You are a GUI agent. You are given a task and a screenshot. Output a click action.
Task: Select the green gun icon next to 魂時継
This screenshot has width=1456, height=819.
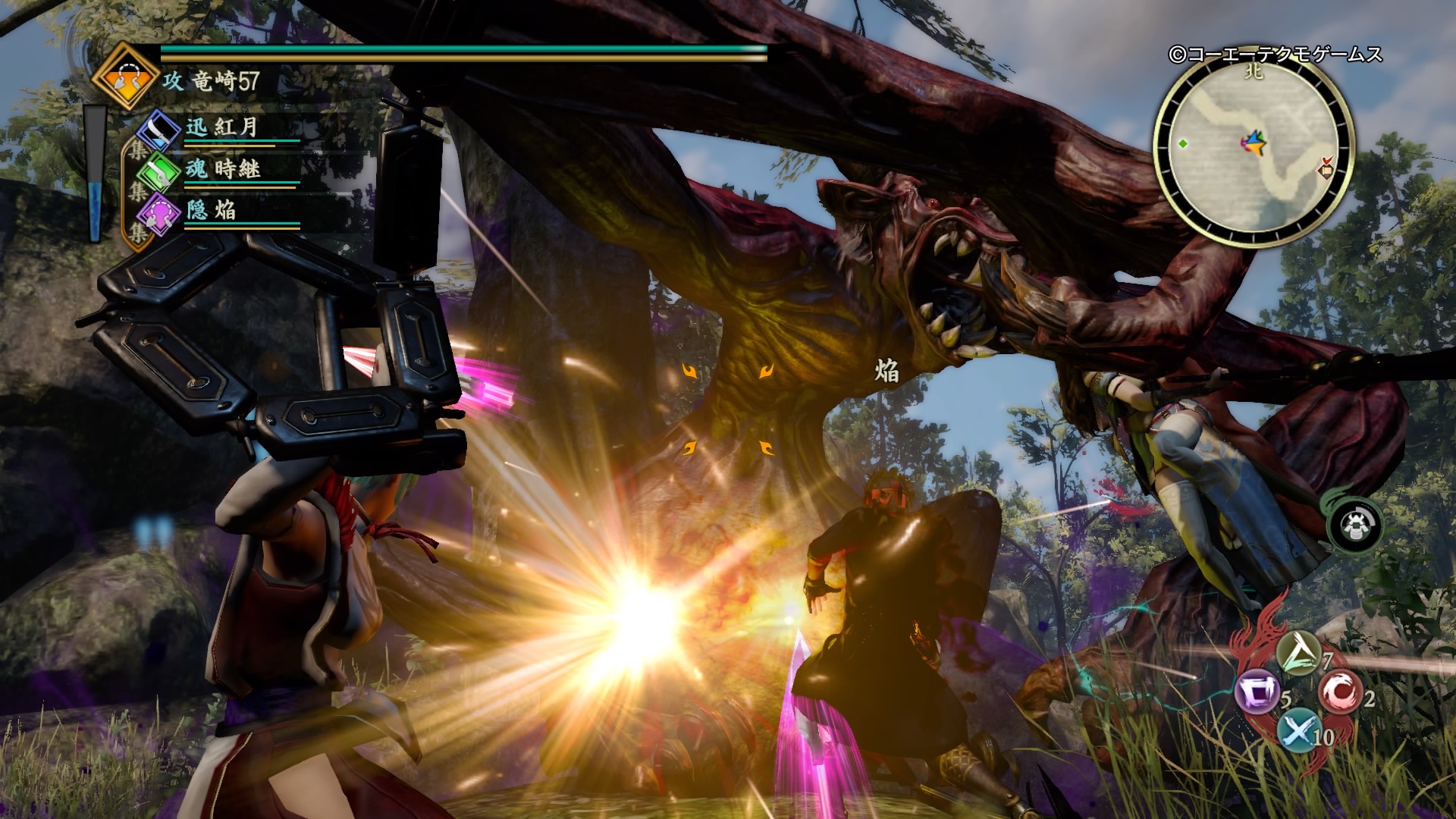pyautogui.click(x=160, y=173)
